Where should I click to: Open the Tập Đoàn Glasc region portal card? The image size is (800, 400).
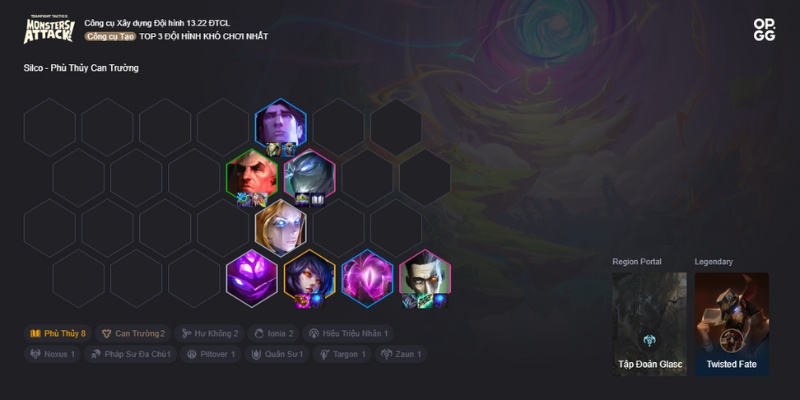pos(649,323)
